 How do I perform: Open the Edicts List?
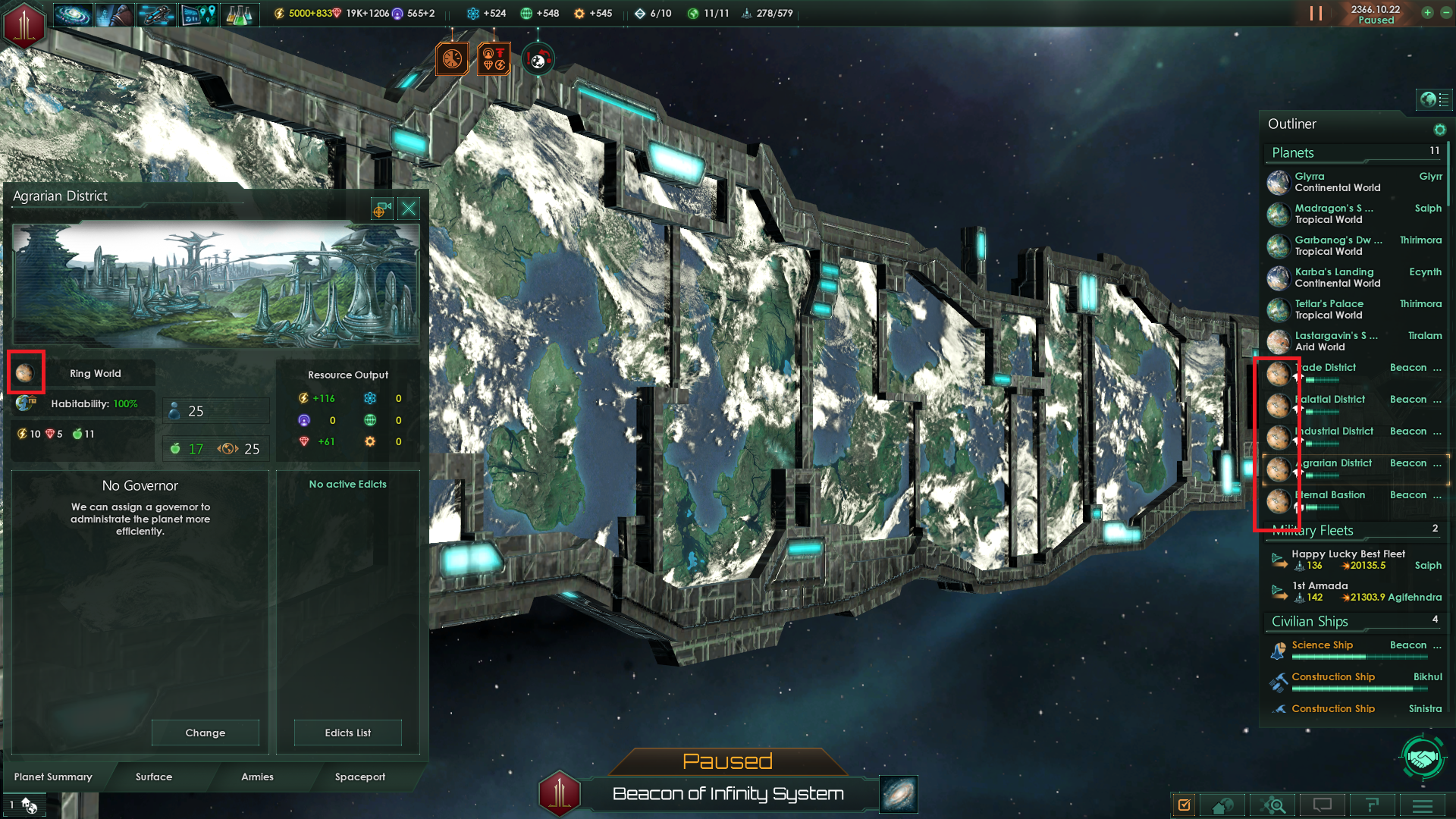tap(347, 733)
